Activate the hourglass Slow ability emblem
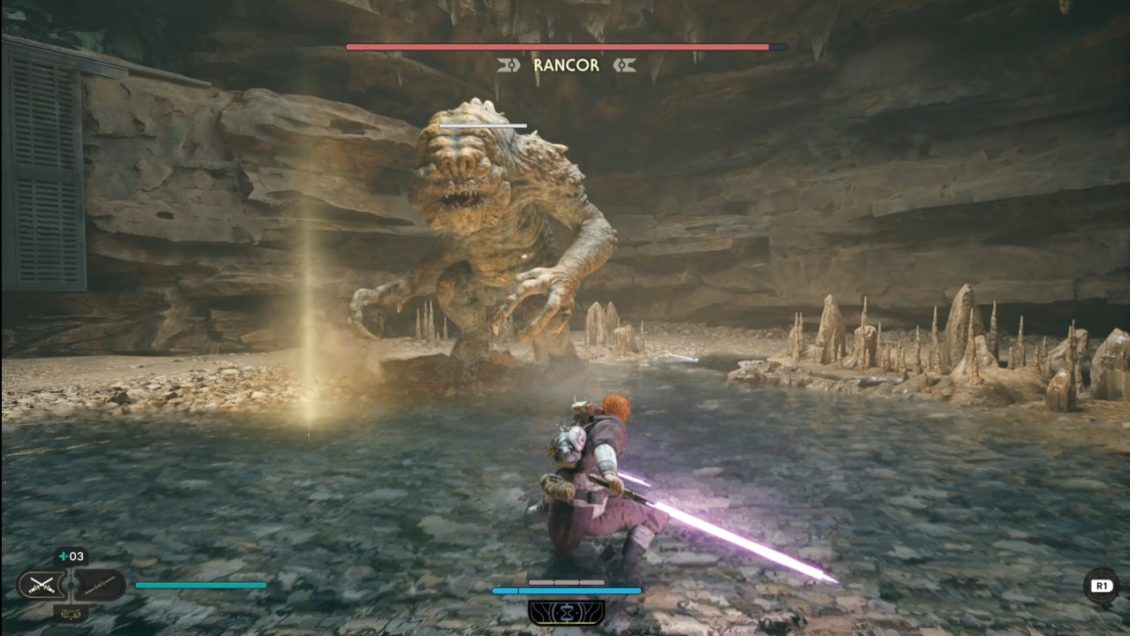This screenshot has width=1130, height=636. (566, 612)
